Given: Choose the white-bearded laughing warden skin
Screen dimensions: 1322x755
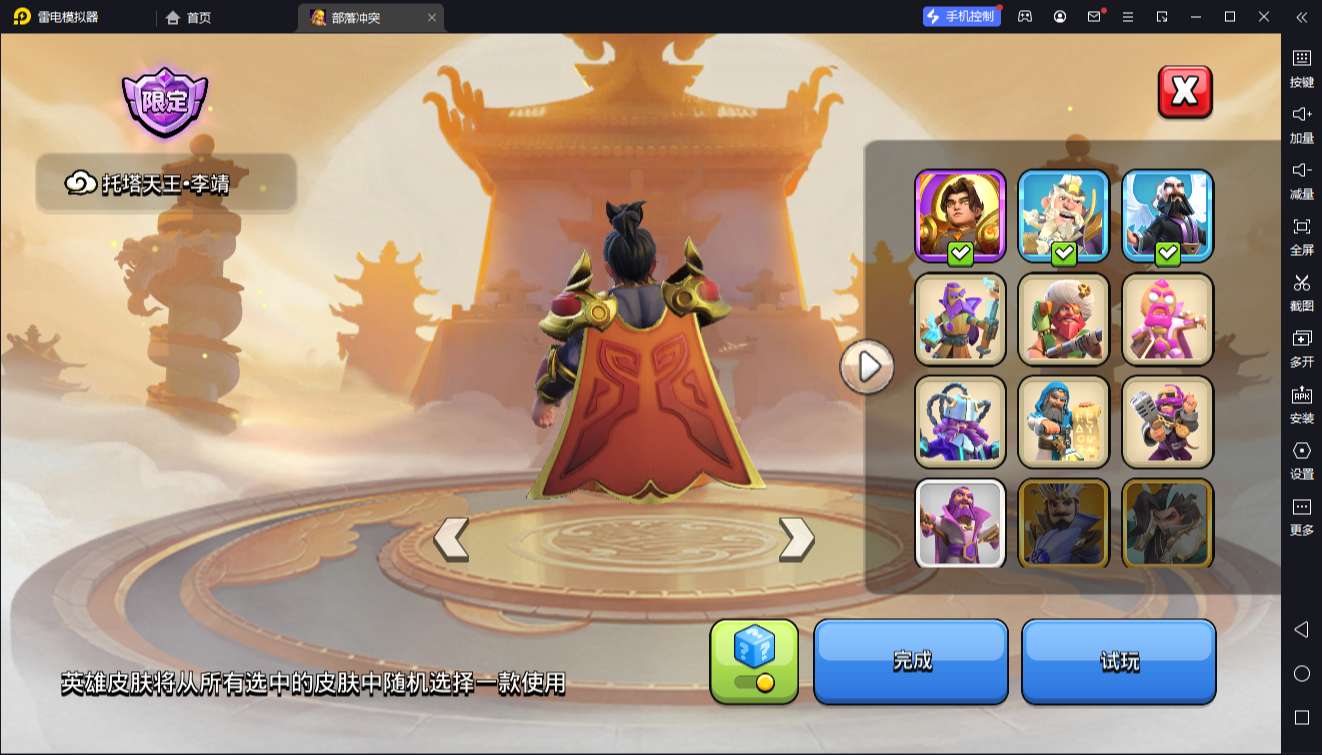Looking at the screenshot, I should click(x=1064, y=215).
